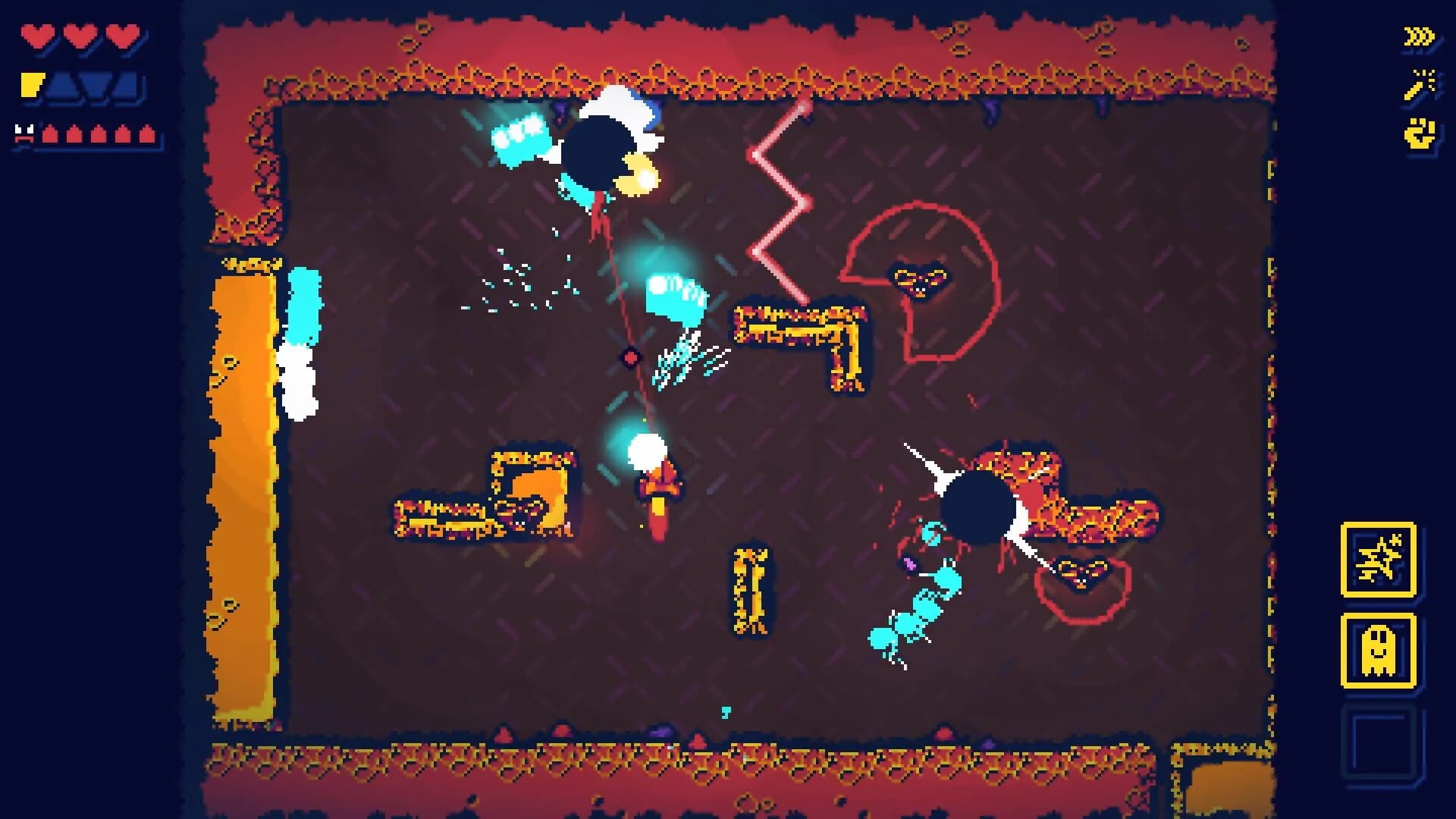This screenshot has height=819, width=1456.
Task: Click the third red heart in the health display
Action: (x=121, y=34)
